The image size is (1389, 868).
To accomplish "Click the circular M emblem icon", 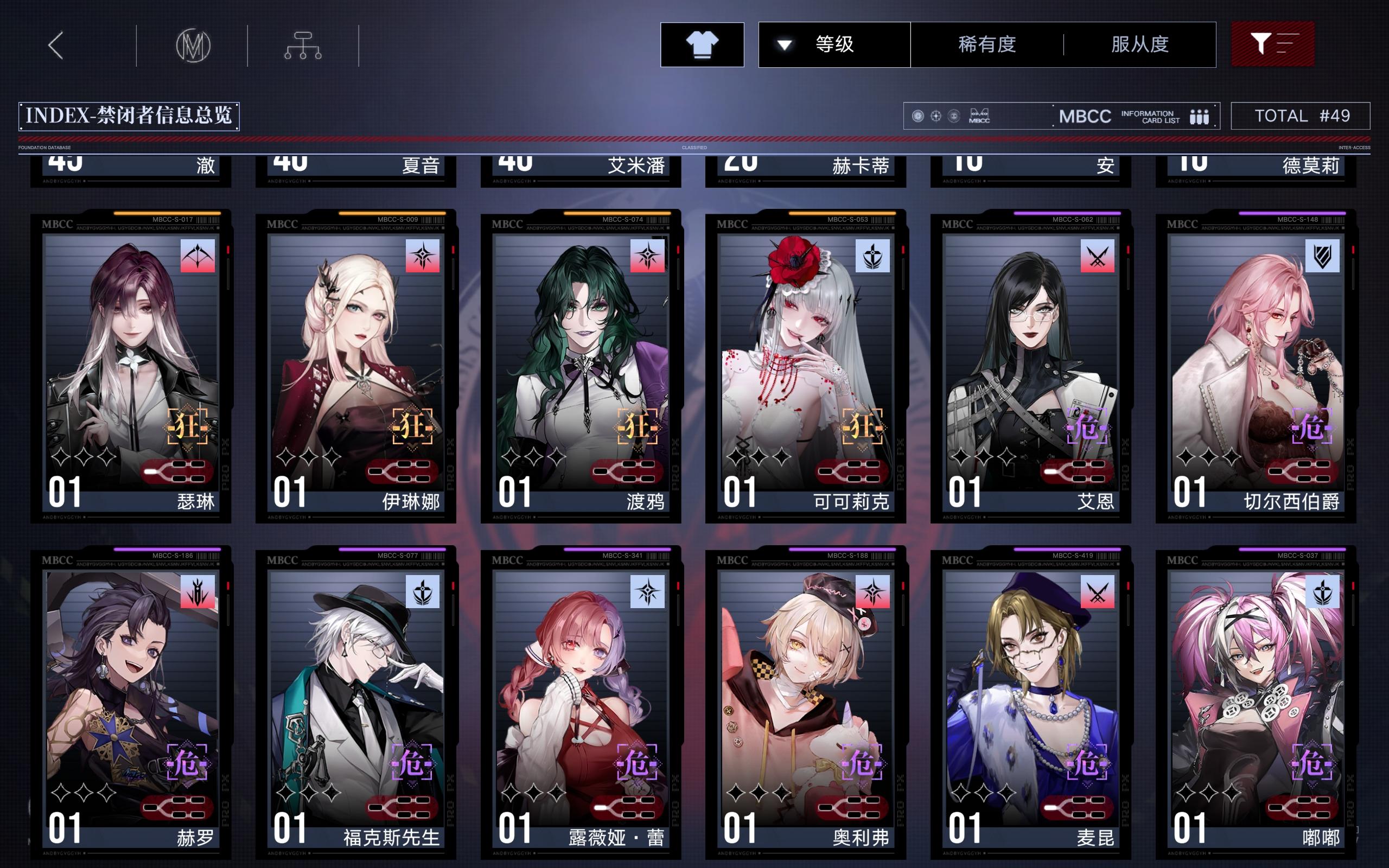I will (x=194, y=47).
